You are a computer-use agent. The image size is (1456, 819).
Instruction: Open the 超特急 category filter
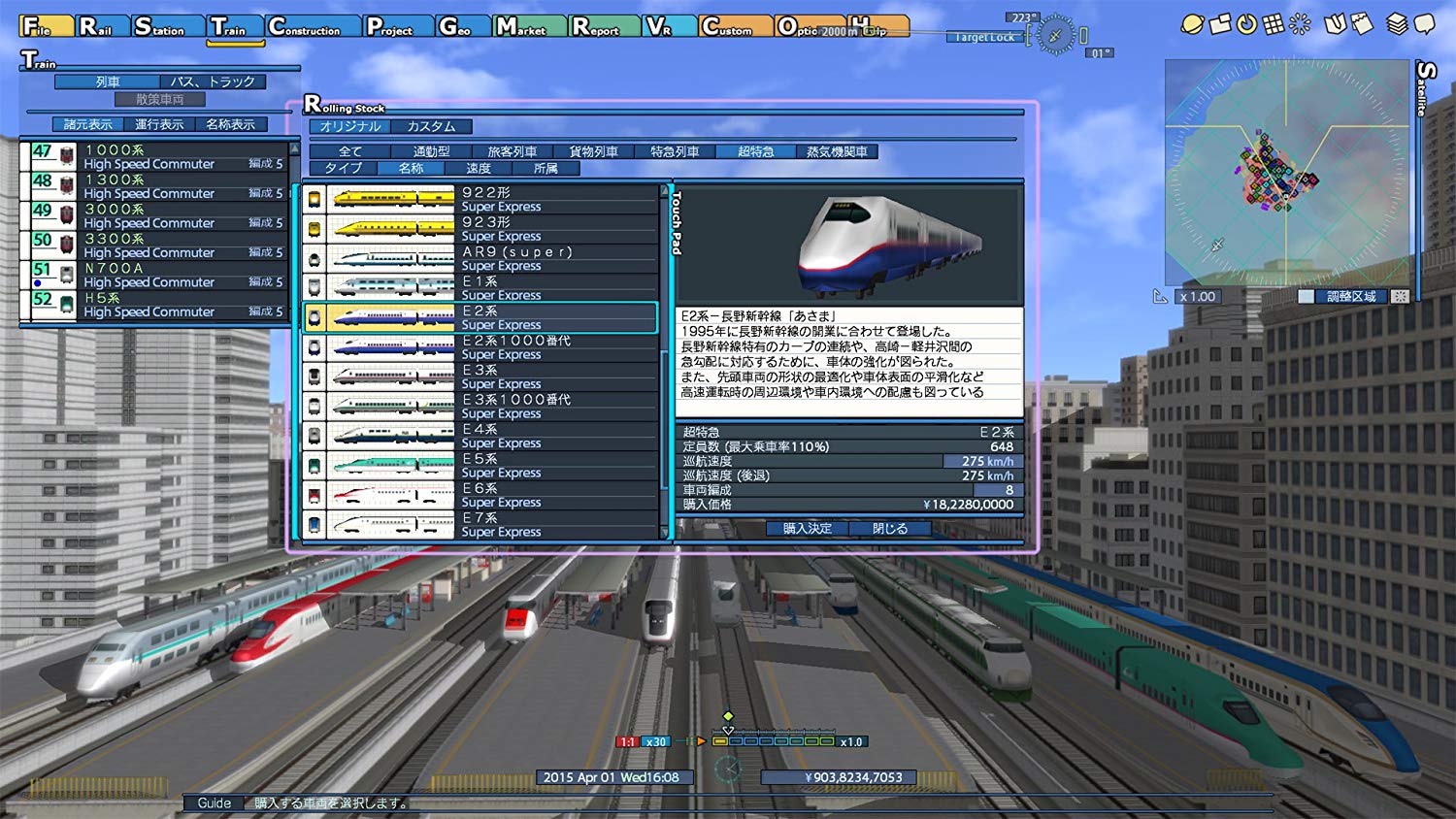click(x=754, y=150)
